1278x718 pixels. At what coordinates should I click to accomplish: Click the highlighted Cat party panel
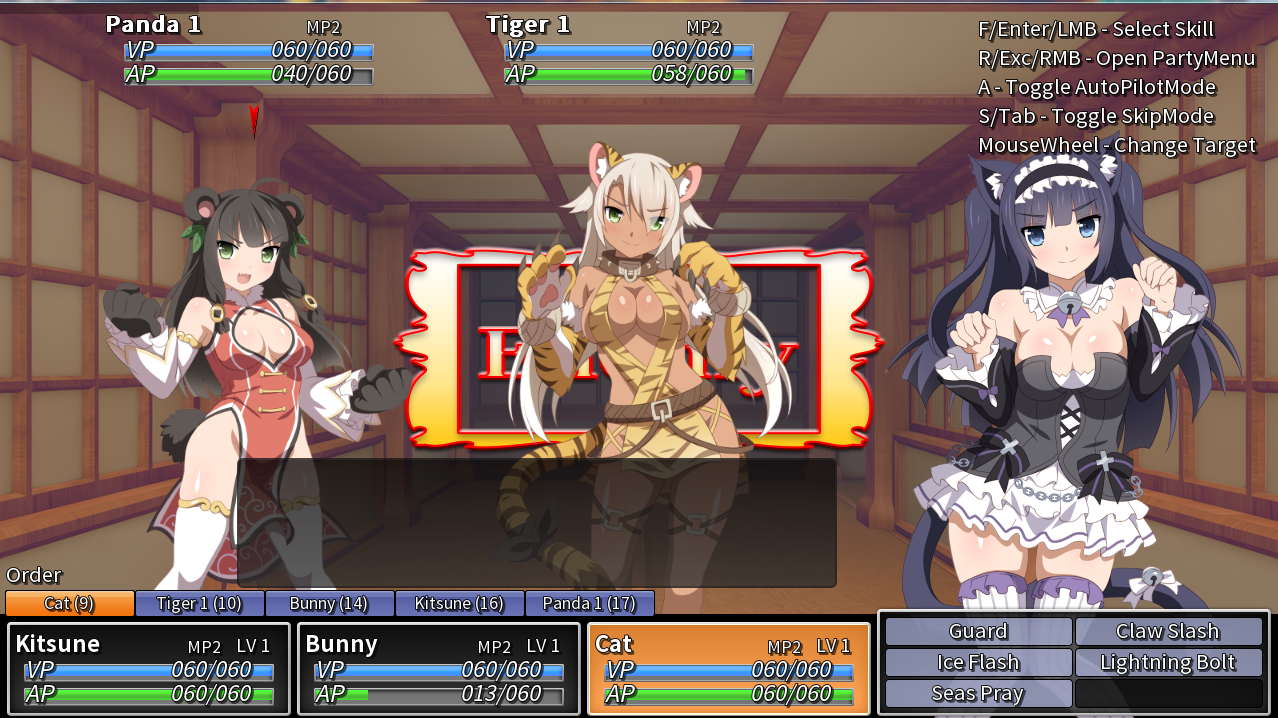tap(728, 668)
